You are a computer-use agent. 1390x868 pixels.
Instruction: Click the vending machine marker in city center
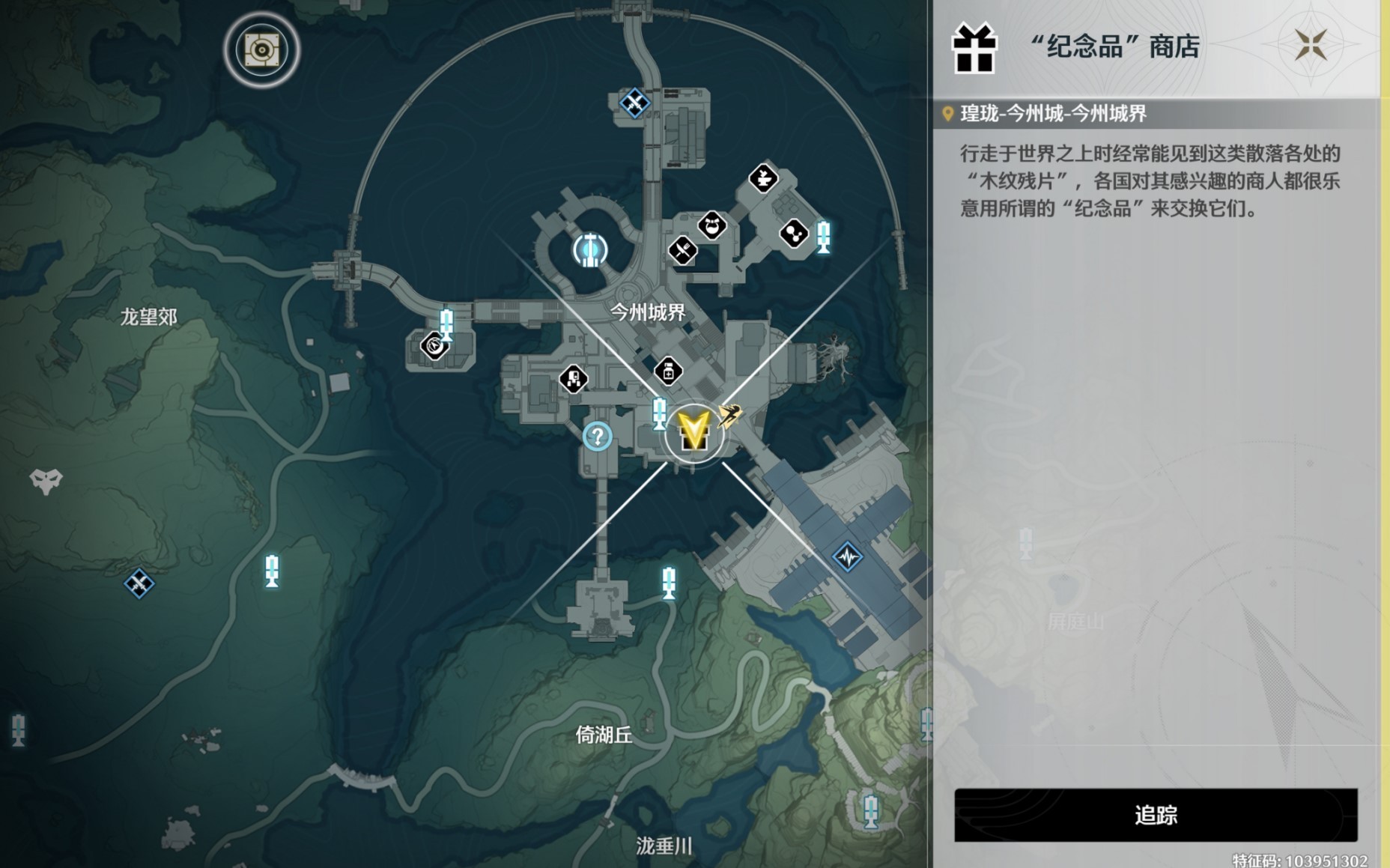[x=572, y=378]
